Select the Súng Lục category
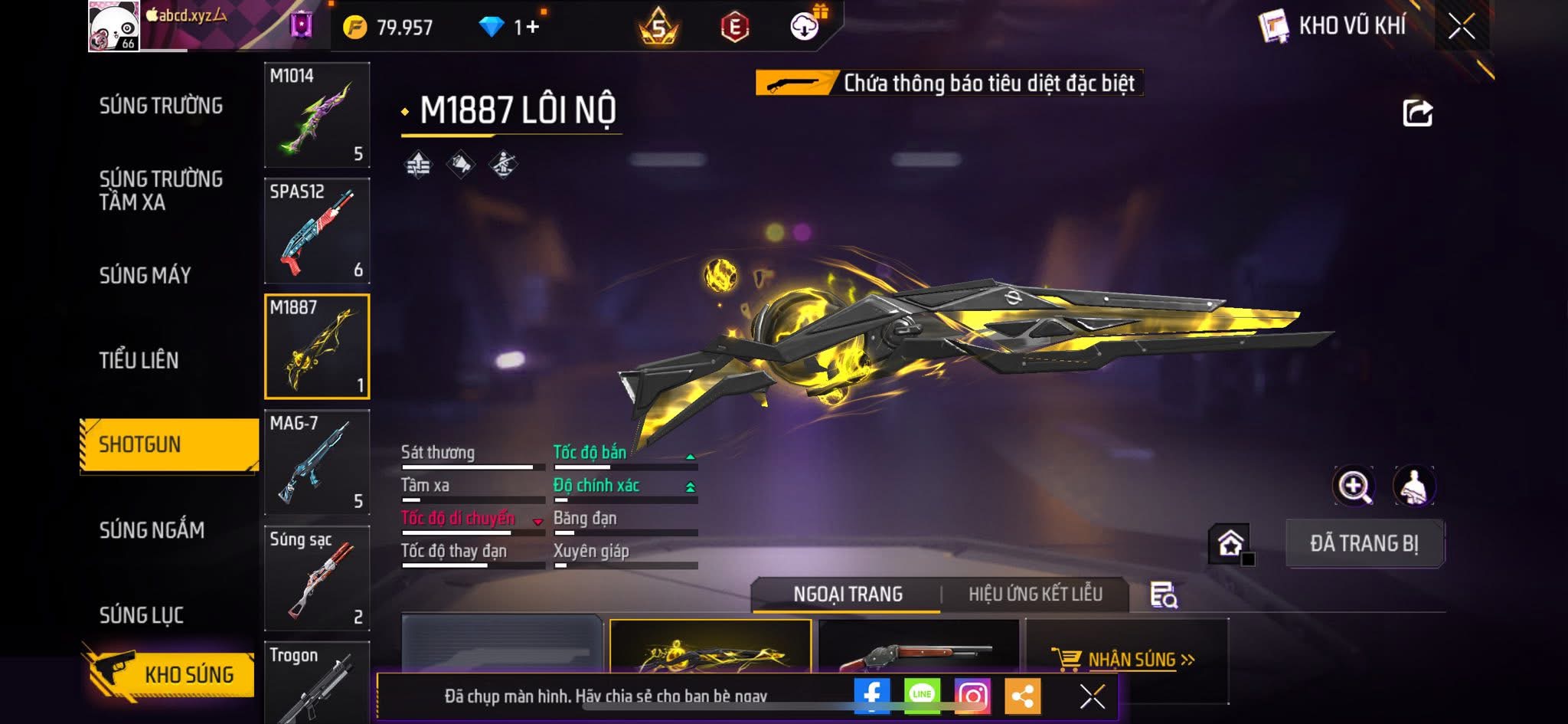 141,614
